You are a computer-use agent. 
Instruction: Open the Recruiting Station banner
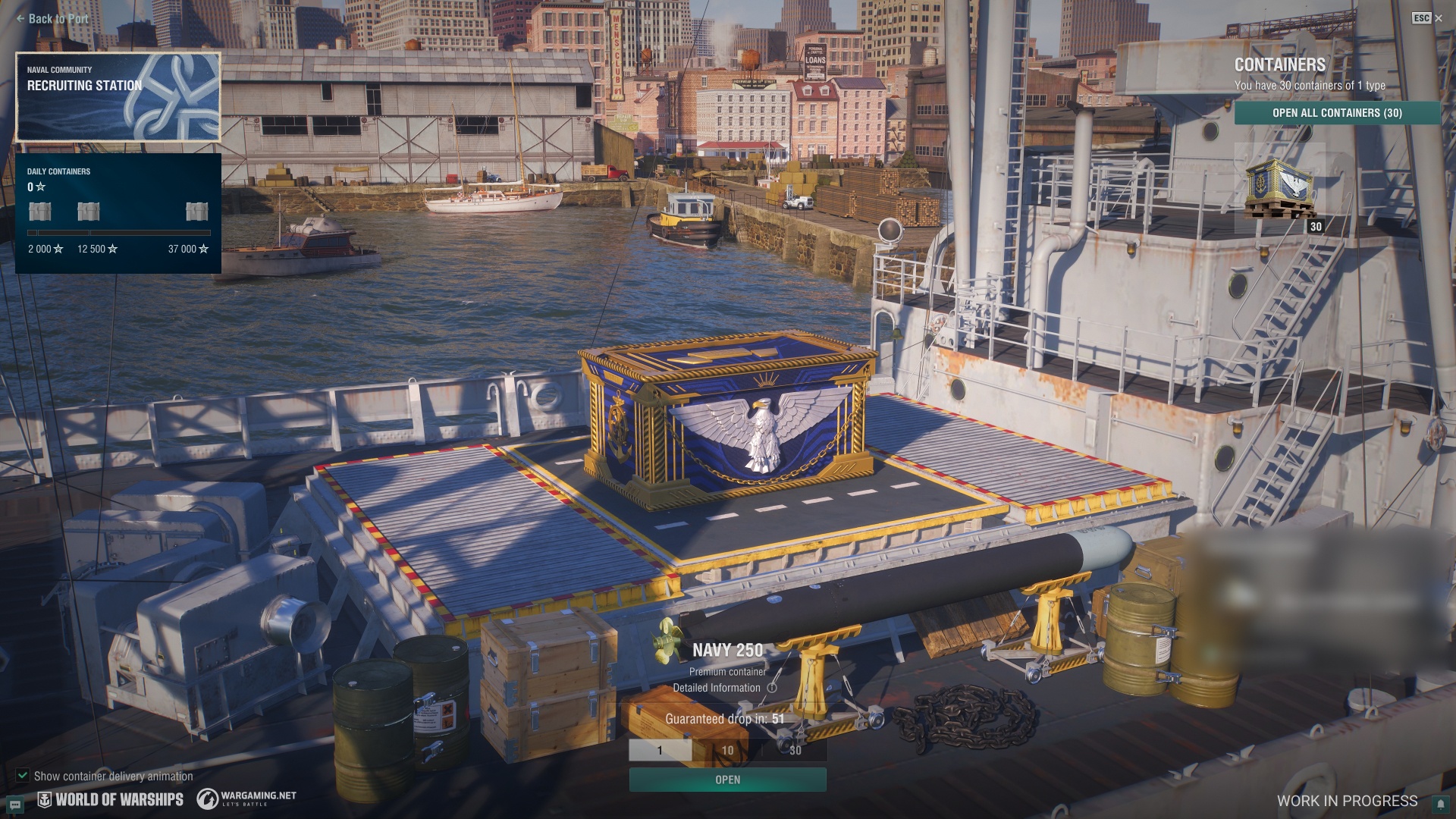(118, 96)
